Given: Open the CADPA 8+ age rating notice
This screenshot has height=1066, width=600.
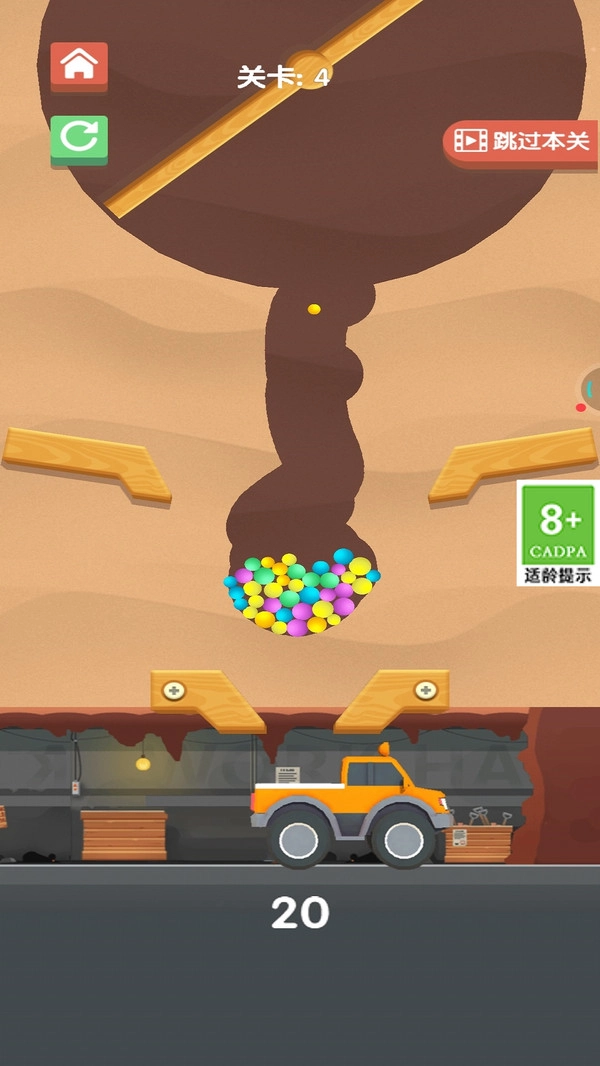Looking at the screenshot, I should (x=558, y=533).
